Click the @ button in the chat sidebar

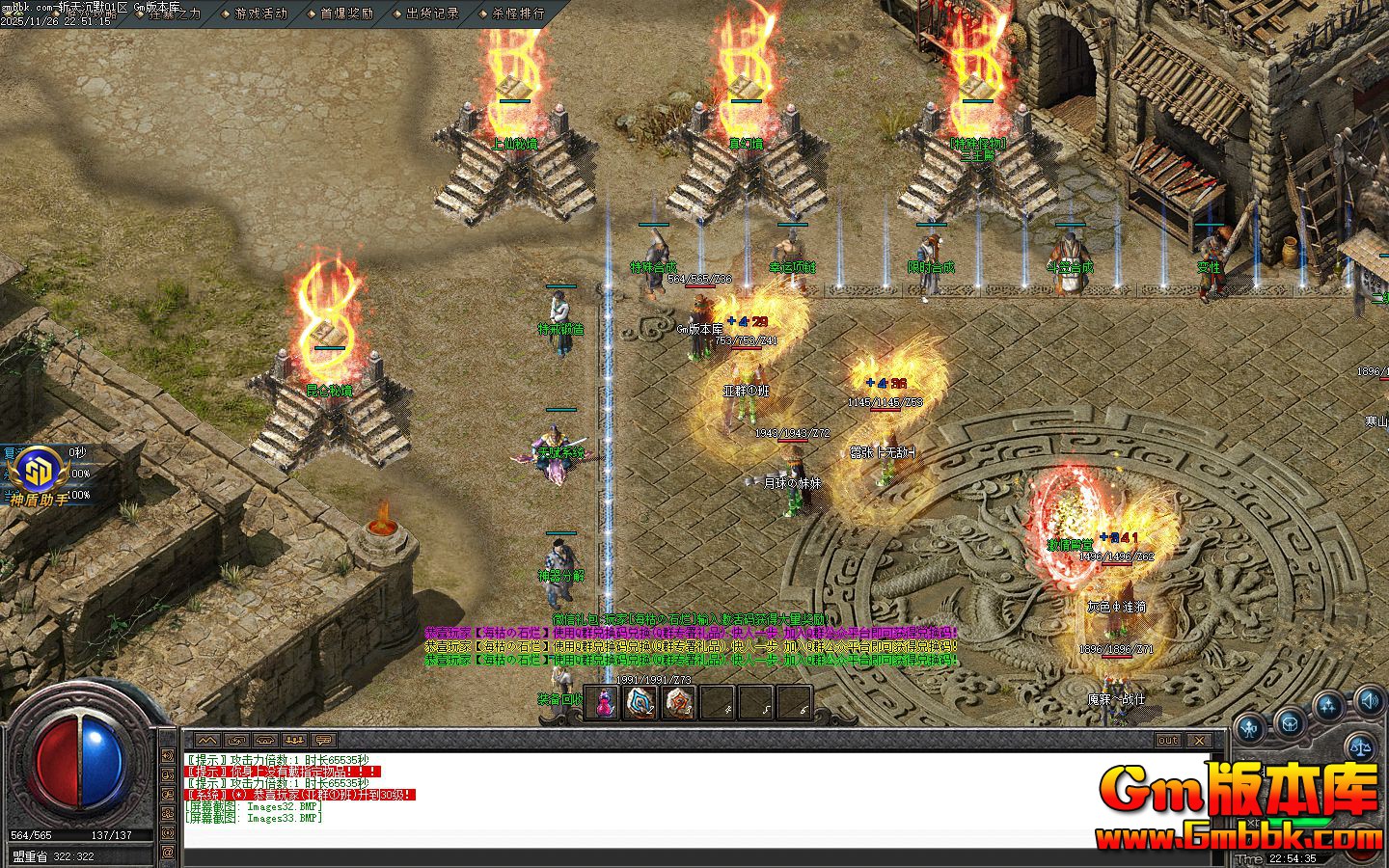pos(168,853)
